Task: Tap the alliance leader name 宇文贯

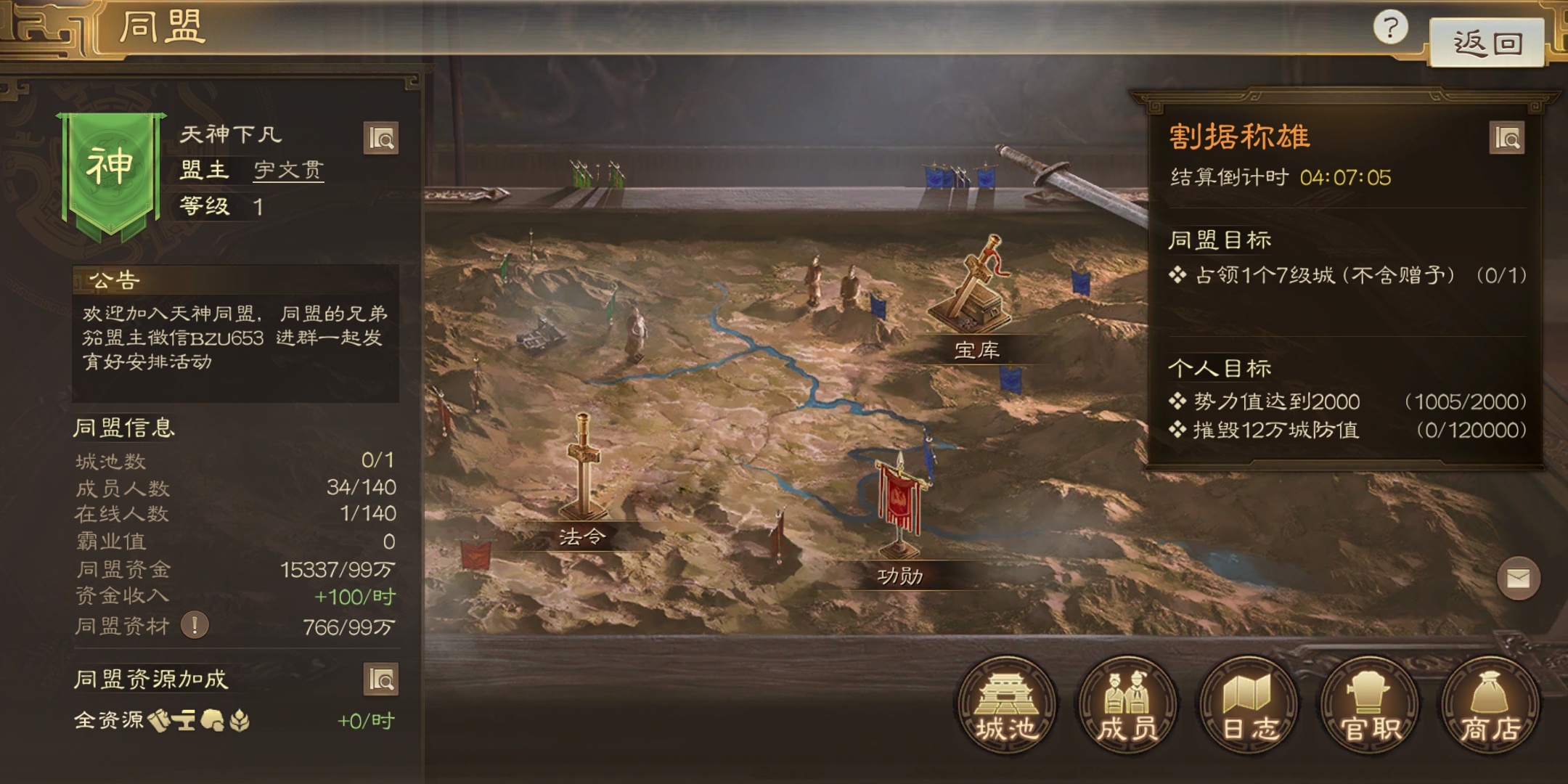Action: pyautogui.click(x=288, y=170)
